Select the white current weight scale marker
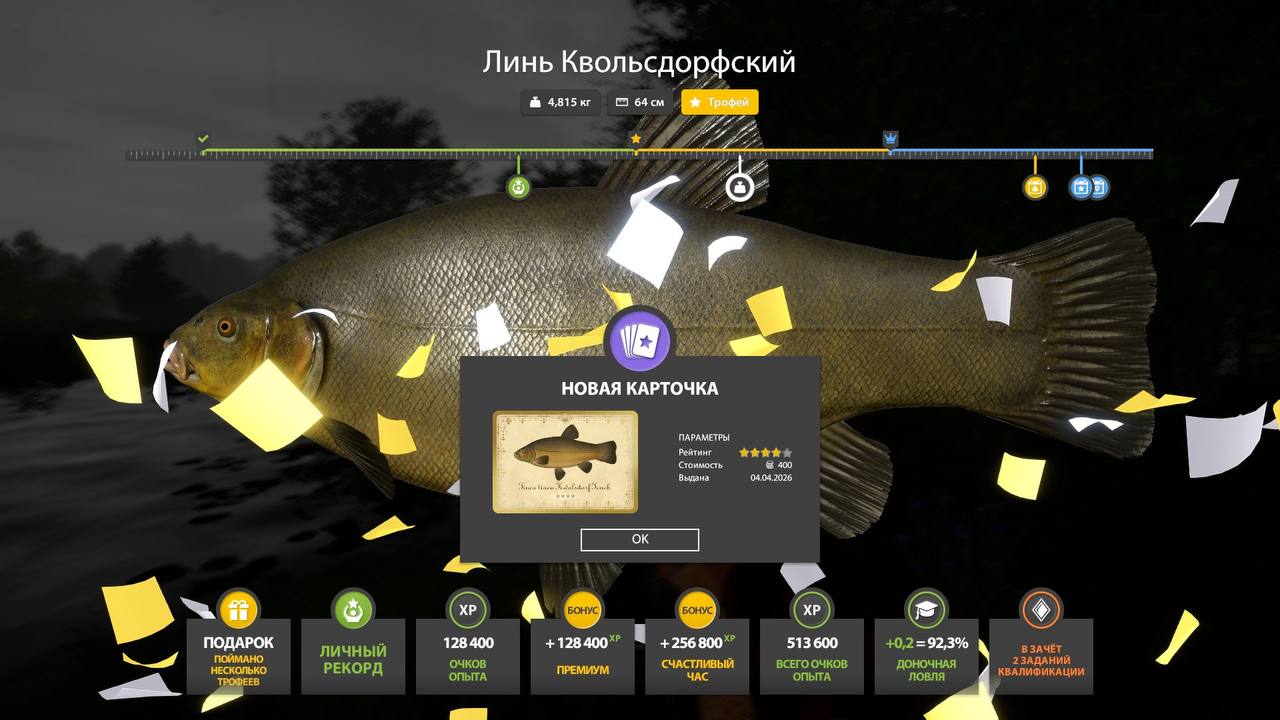This screenshot has width=1280, height=720. click(739, 186)
